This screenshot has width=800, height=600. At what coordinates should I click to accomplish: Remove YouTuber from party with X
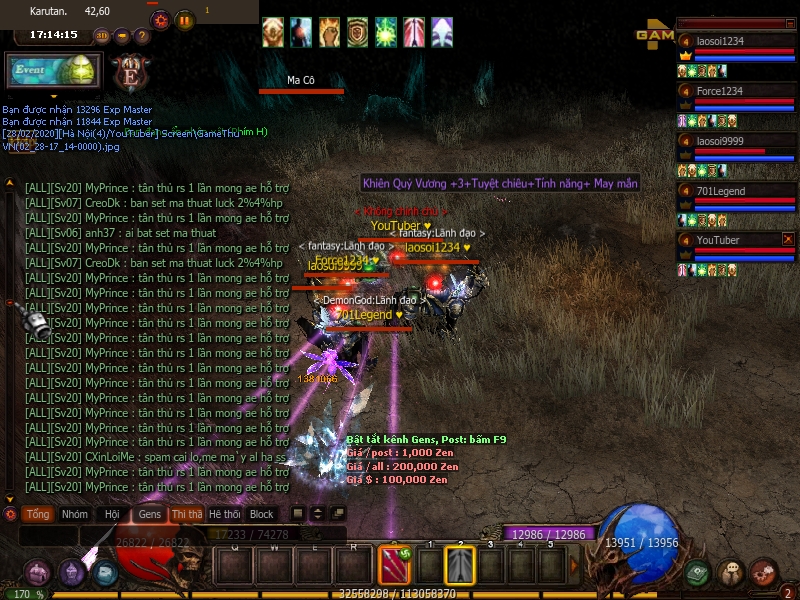pos(788,239)
